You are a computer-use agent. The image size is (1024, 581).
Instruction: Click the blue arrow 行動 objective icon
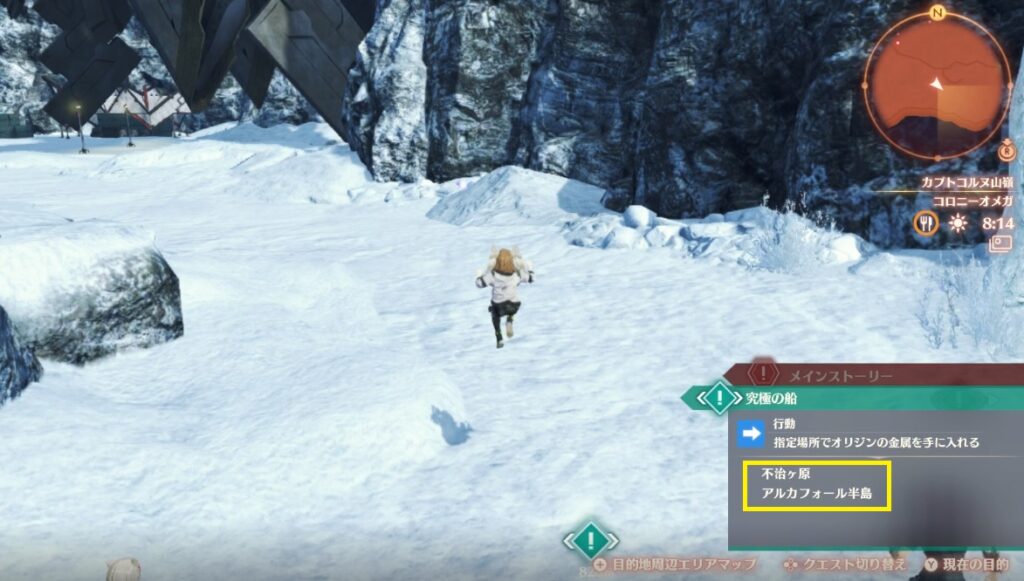tap(750, 434)
